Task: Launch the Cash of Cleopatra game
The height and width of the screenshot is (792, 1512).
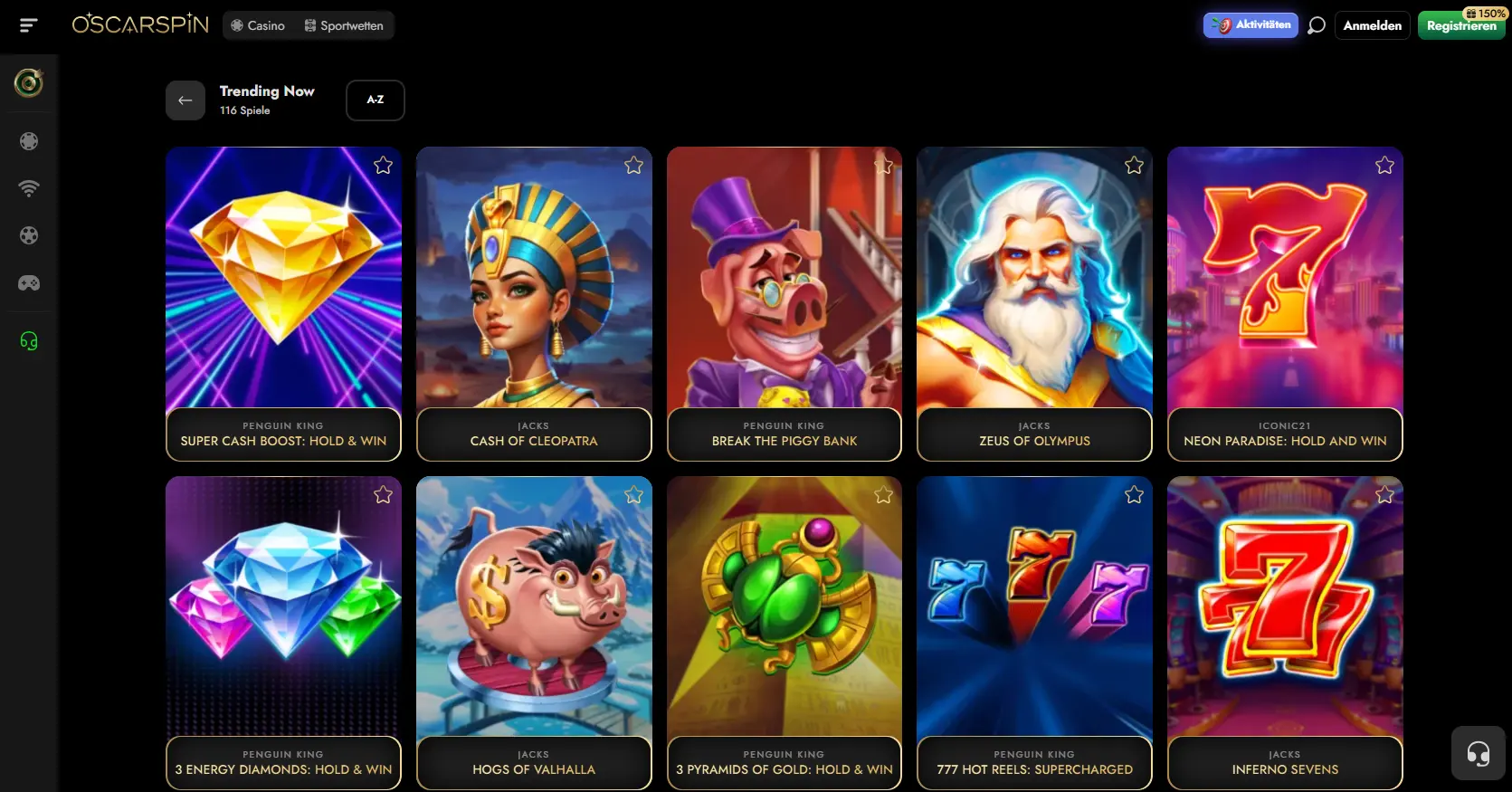Action: pos(534,290)
